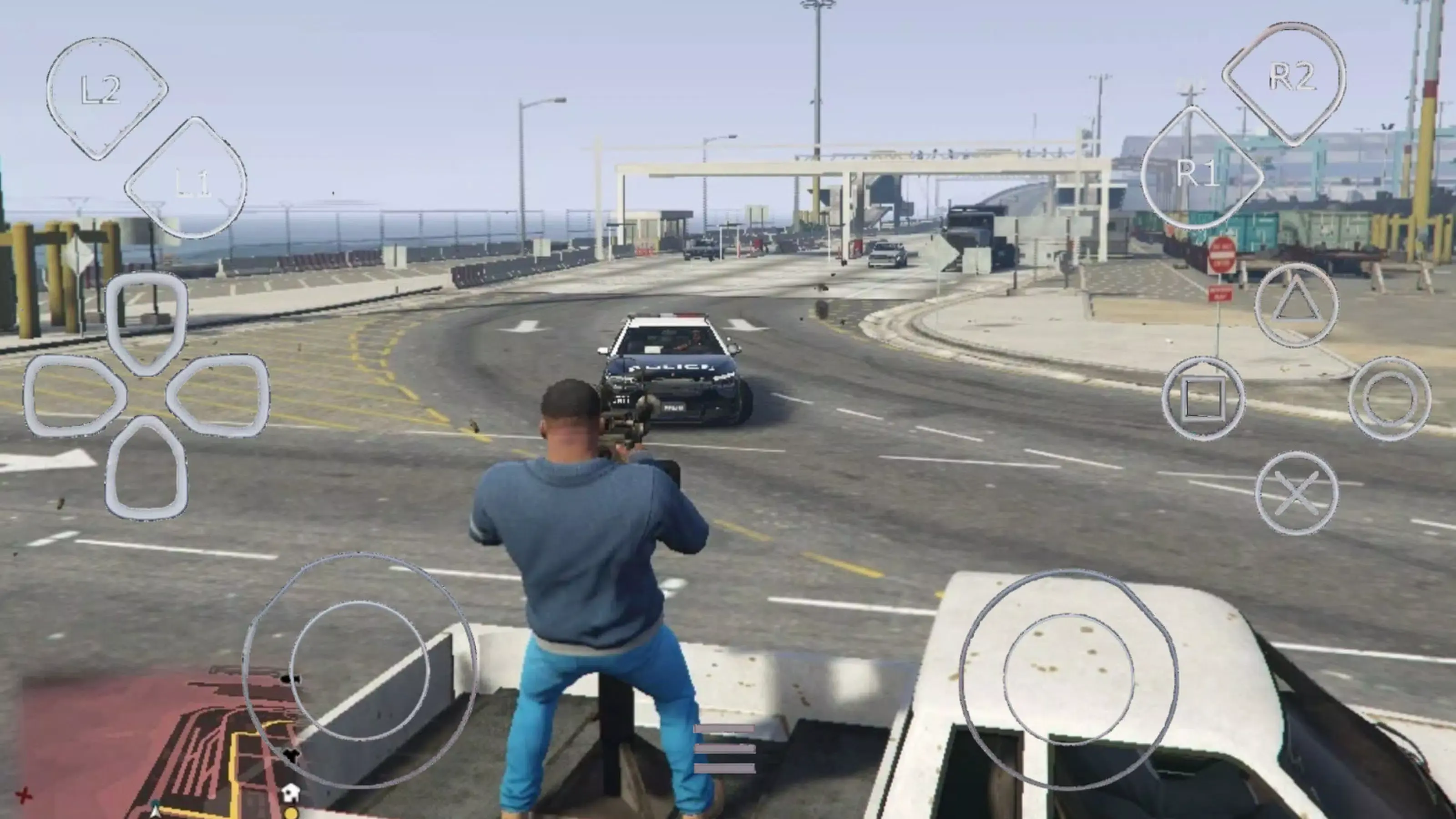This screenshot has width=1456, height=819.
Task: Touch the left analog stick
Action: click(x=359, y=670)
